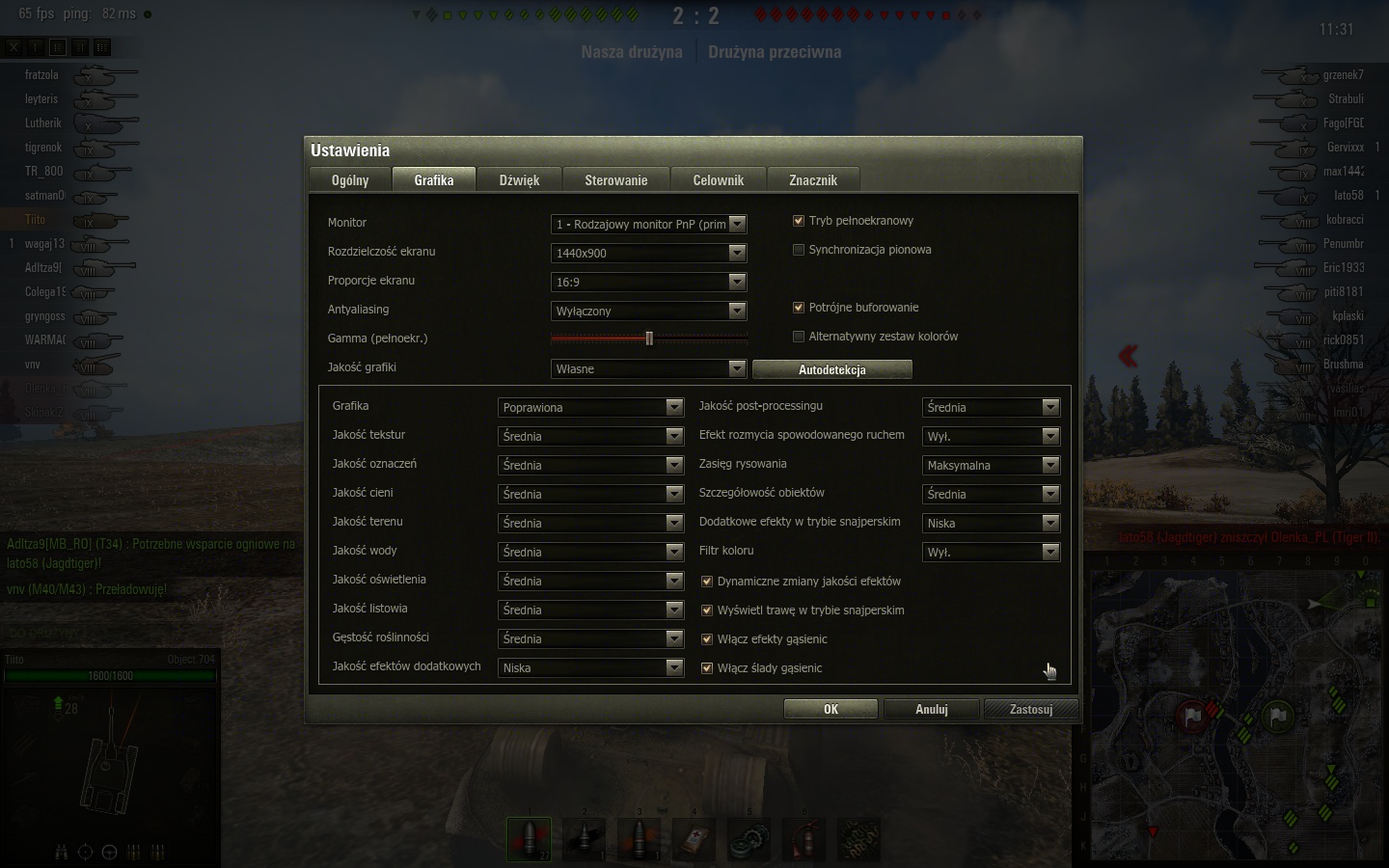Image resolution: width=1389 pixels, height=868 pixels.
Task: Open the Dźwięk settings tab
Action: (519, 180)
